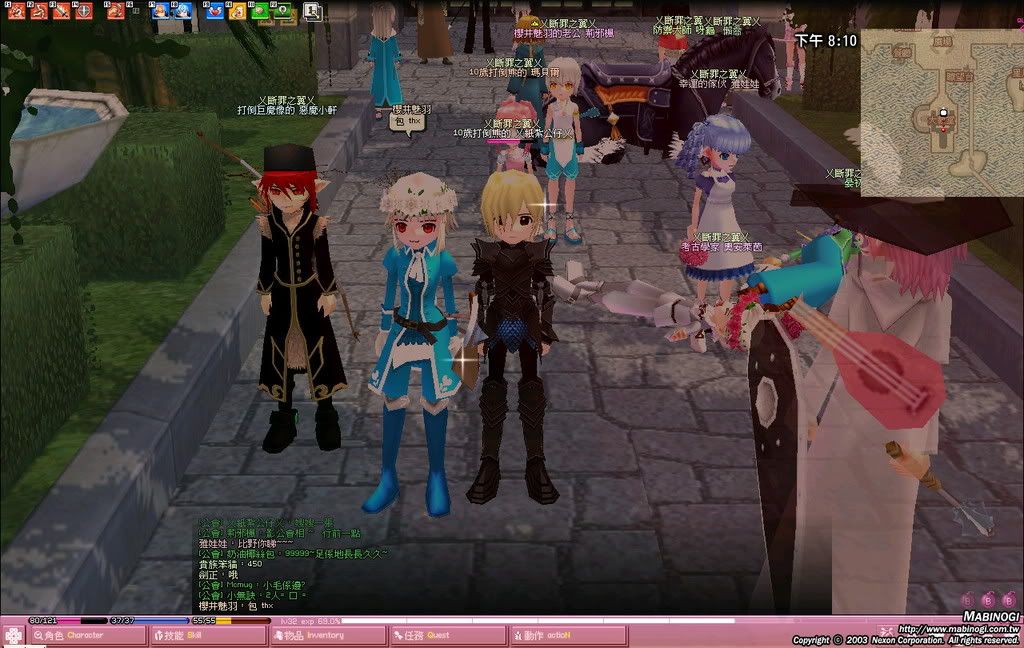
Task: Click the parchment minimap
Action: pos(941,112)
